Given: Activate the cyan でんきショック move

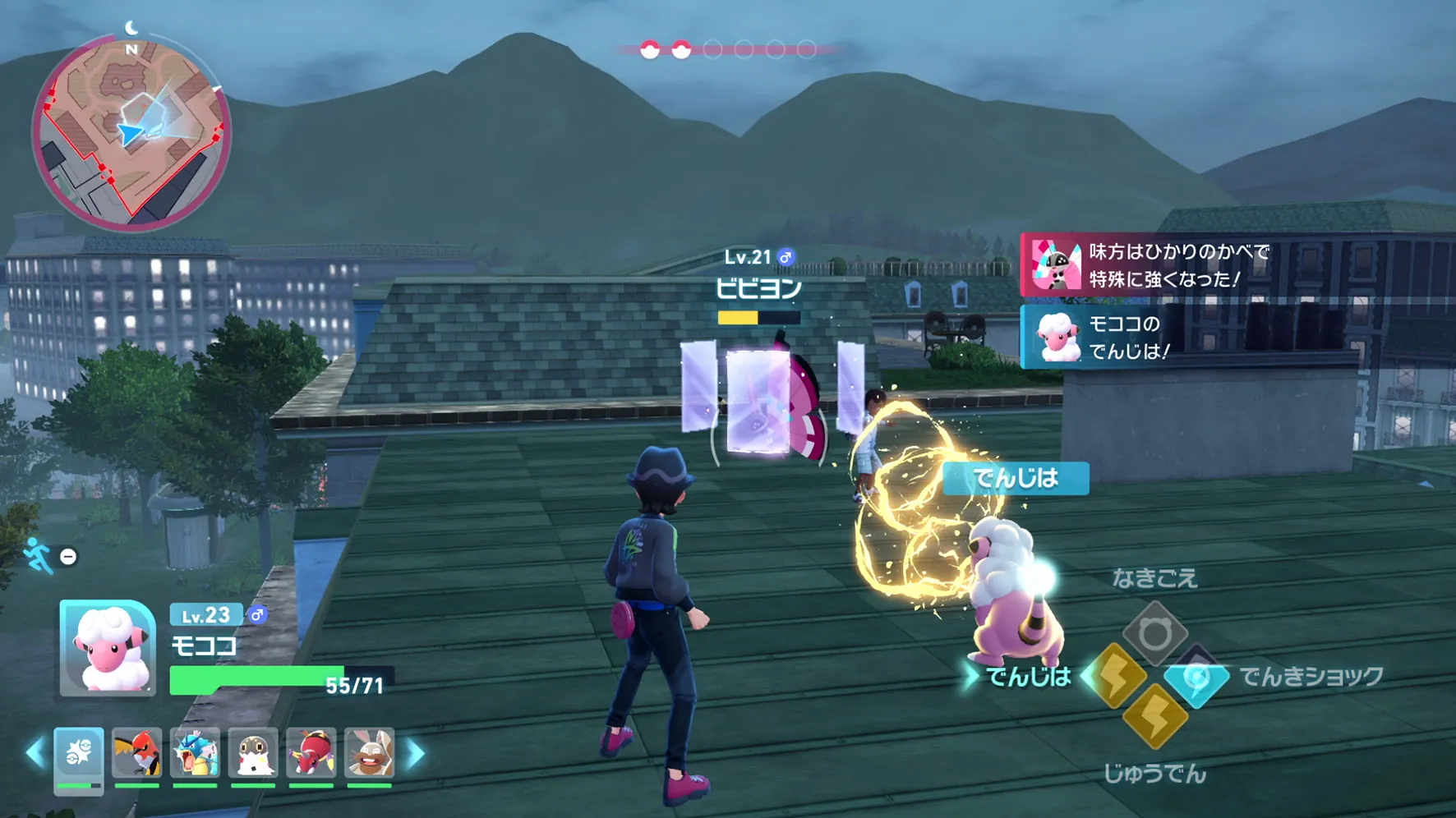Looking at the screenshot, I should pos(1196,678).
